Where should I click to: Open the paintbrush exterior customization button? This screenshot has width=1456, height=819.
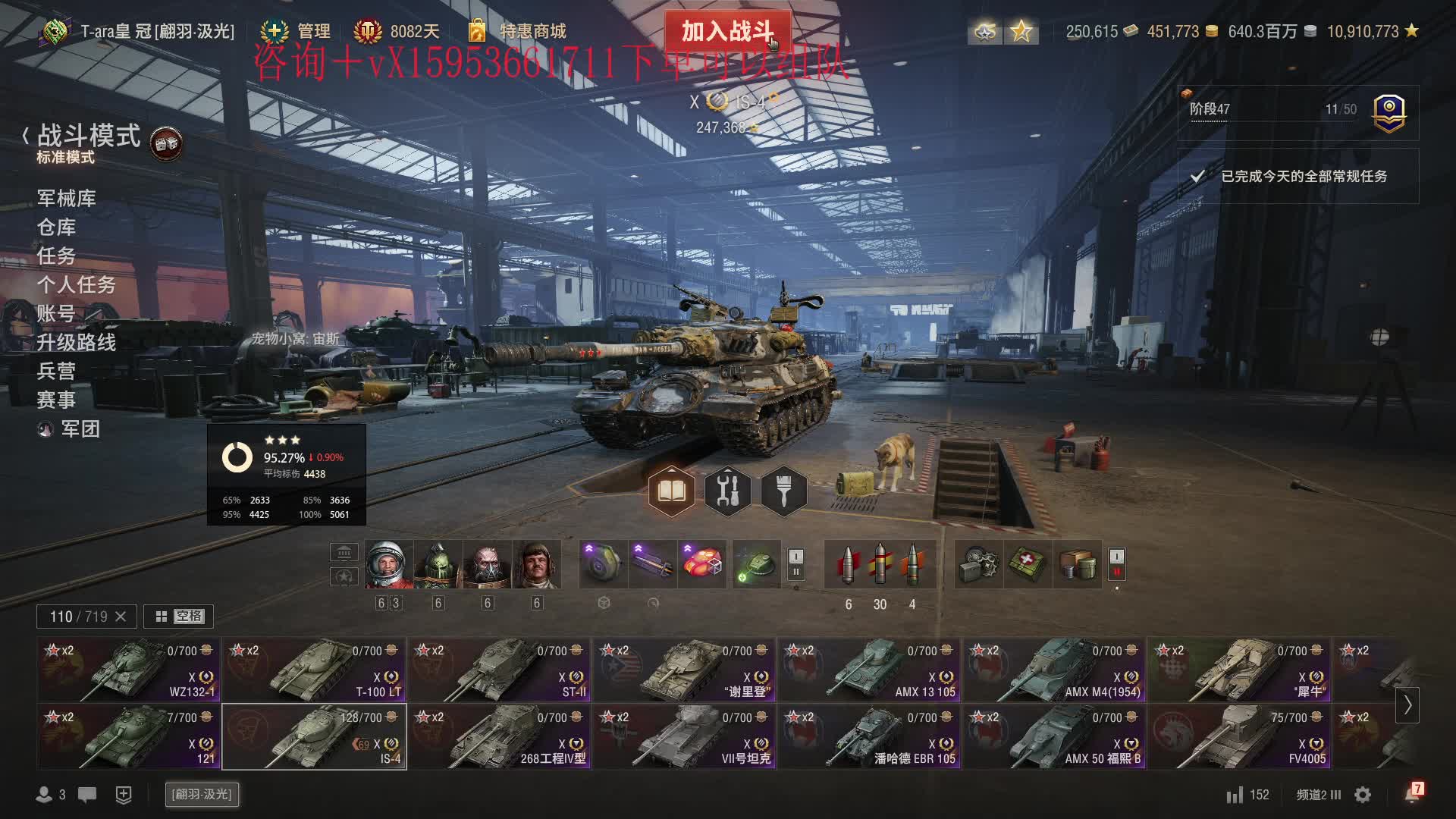[783, 491]
